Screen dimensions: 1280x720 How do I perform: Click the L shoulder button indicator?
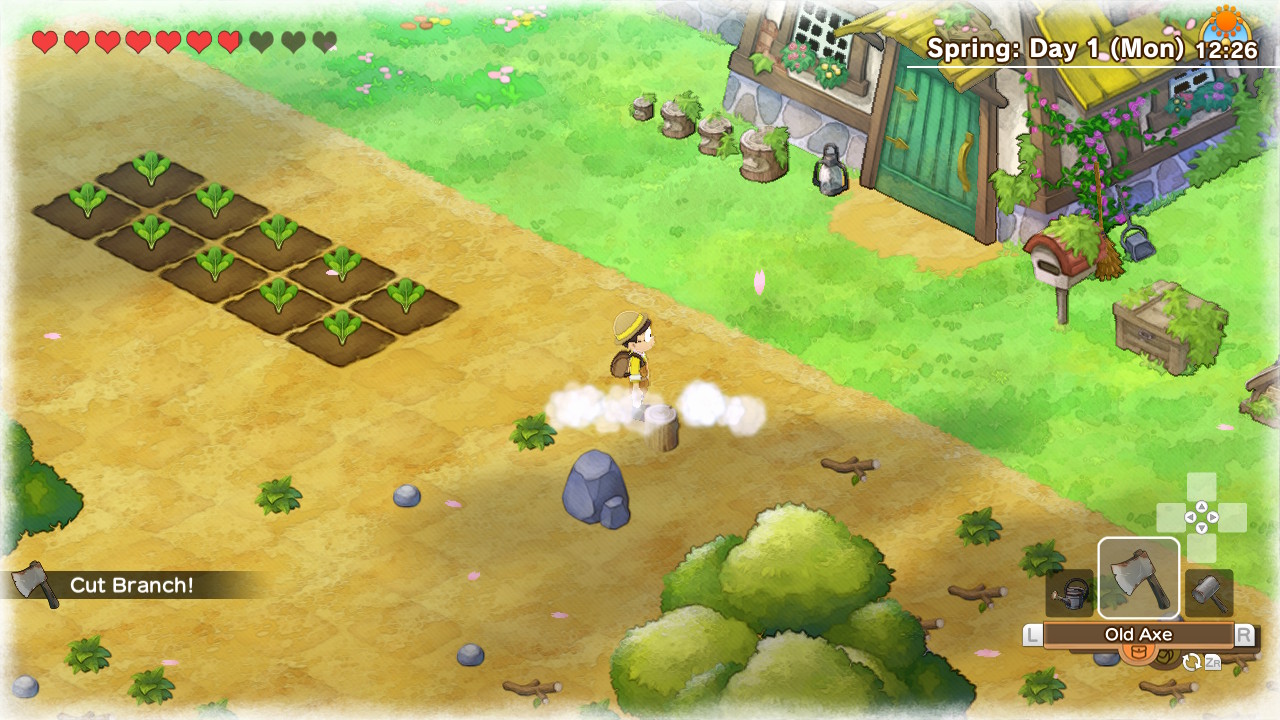click(1032, 634)
